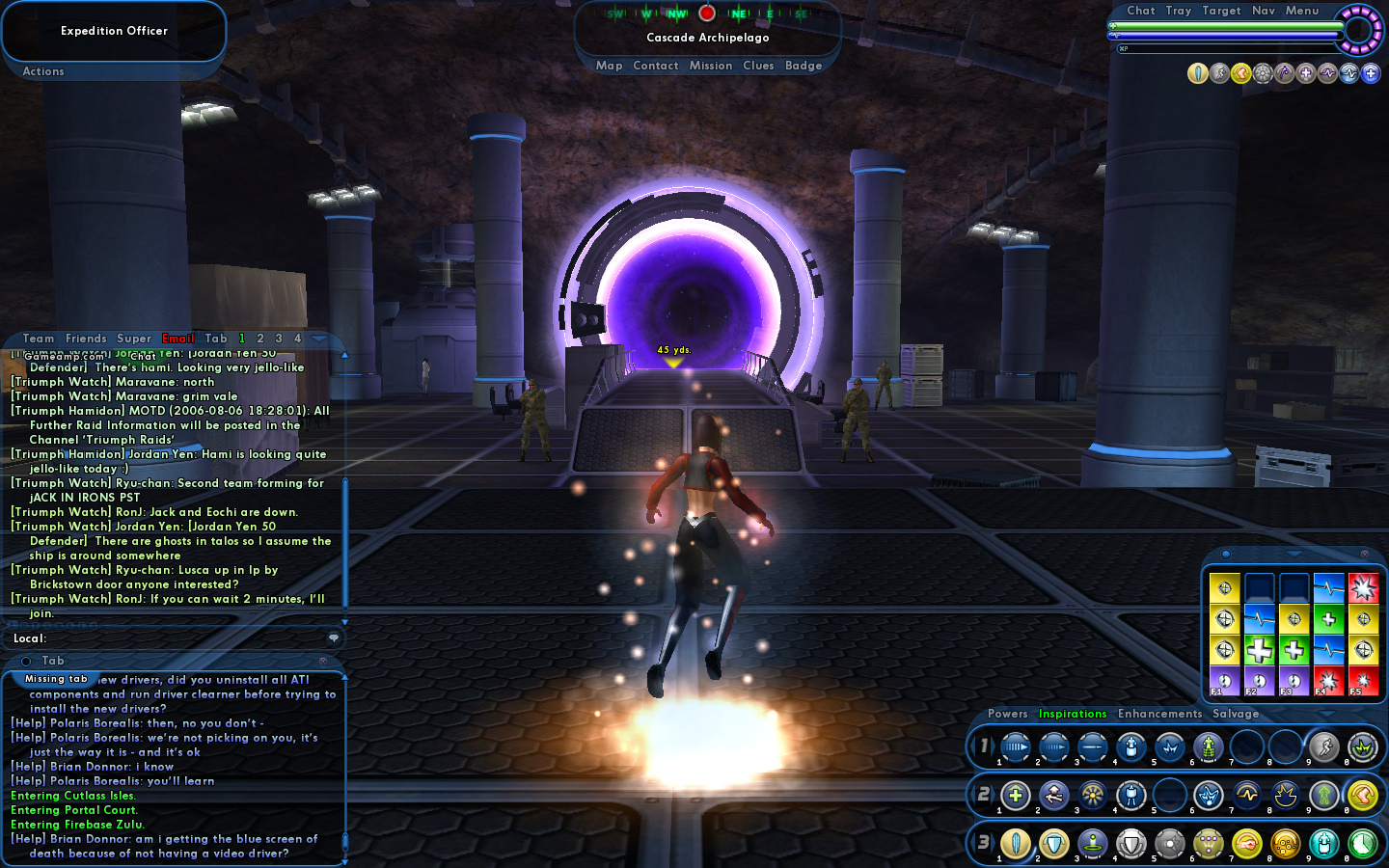Switch to the Friends chat tab
Viewport: 1389px width, 868px height.
86,339
